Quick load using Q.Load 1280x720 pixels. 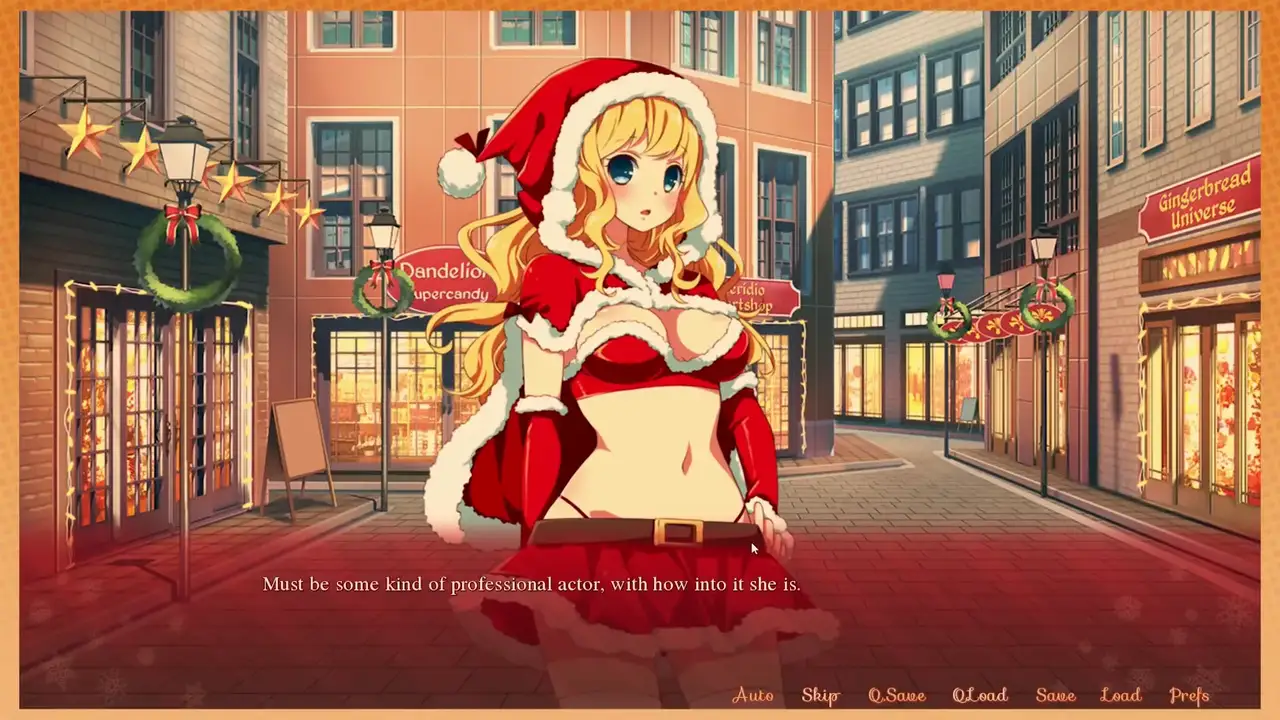coord(979,695)
